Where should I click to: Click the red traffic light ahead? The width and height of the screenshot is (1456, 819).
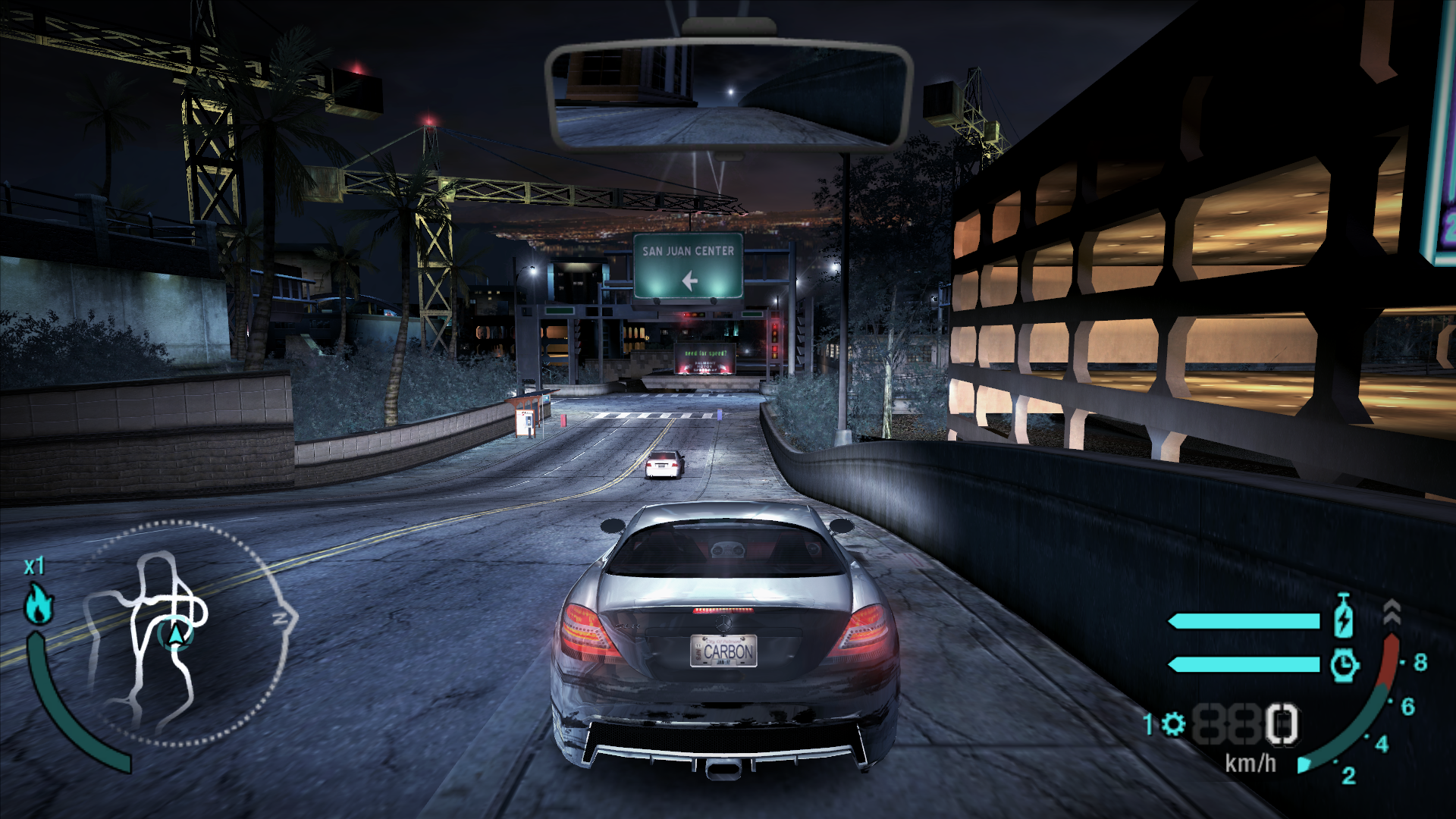tap(775, 327)
